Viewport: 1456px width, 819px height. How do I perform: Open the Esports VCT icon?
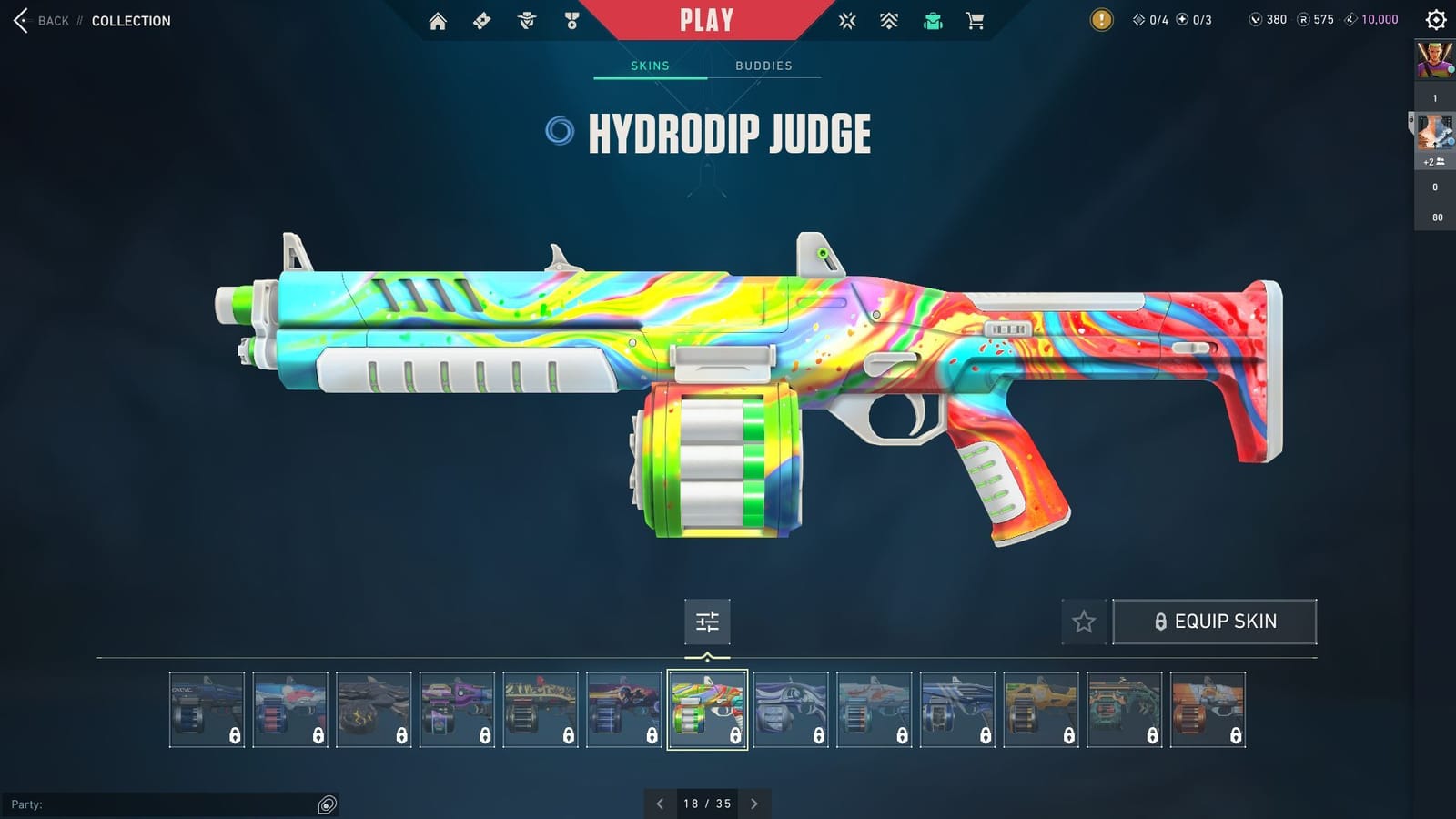click(846, 20)
